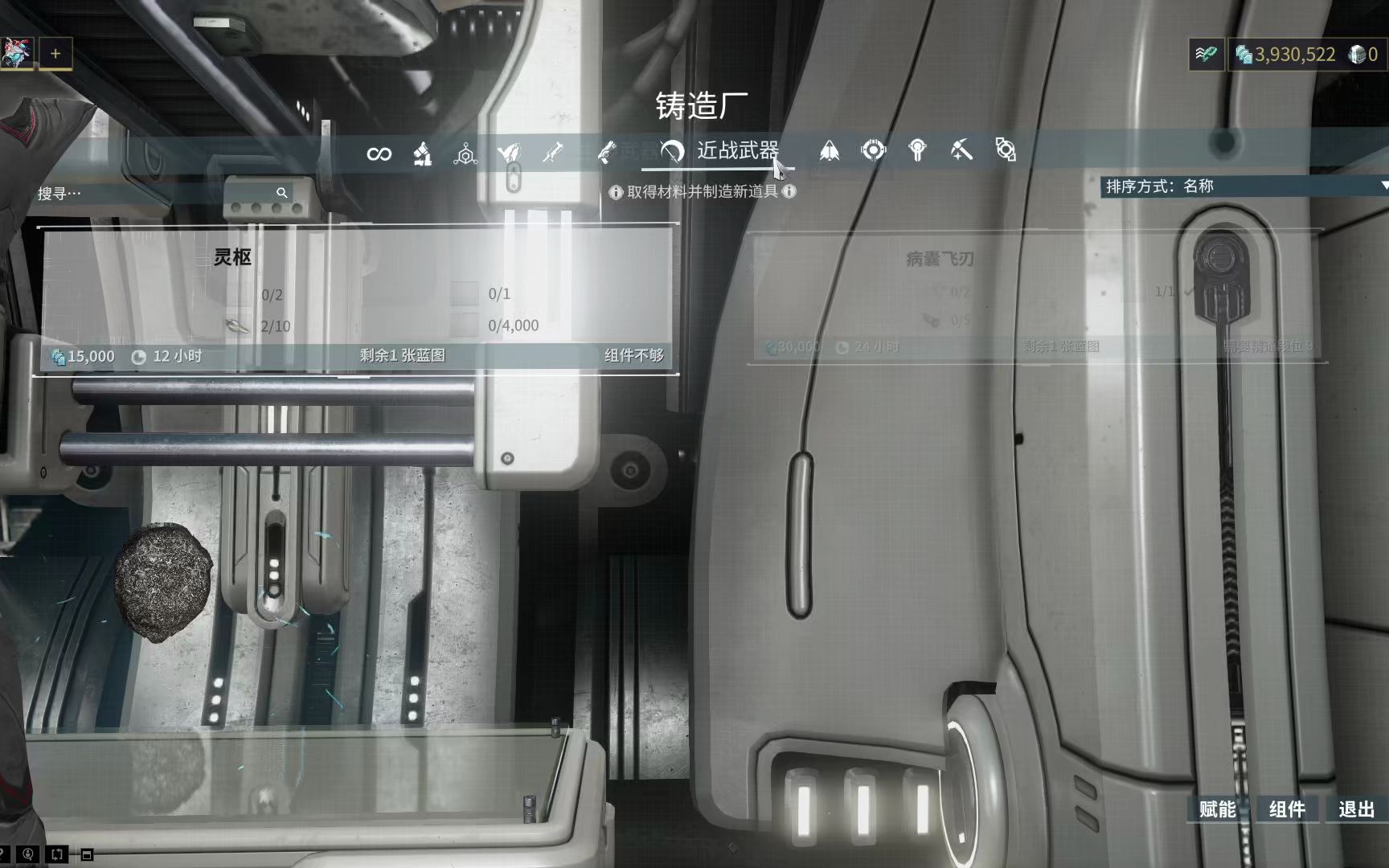Open the ship-shaped category tab
The width and height of the screenshot is (1389, 868).
coord(830,151)
